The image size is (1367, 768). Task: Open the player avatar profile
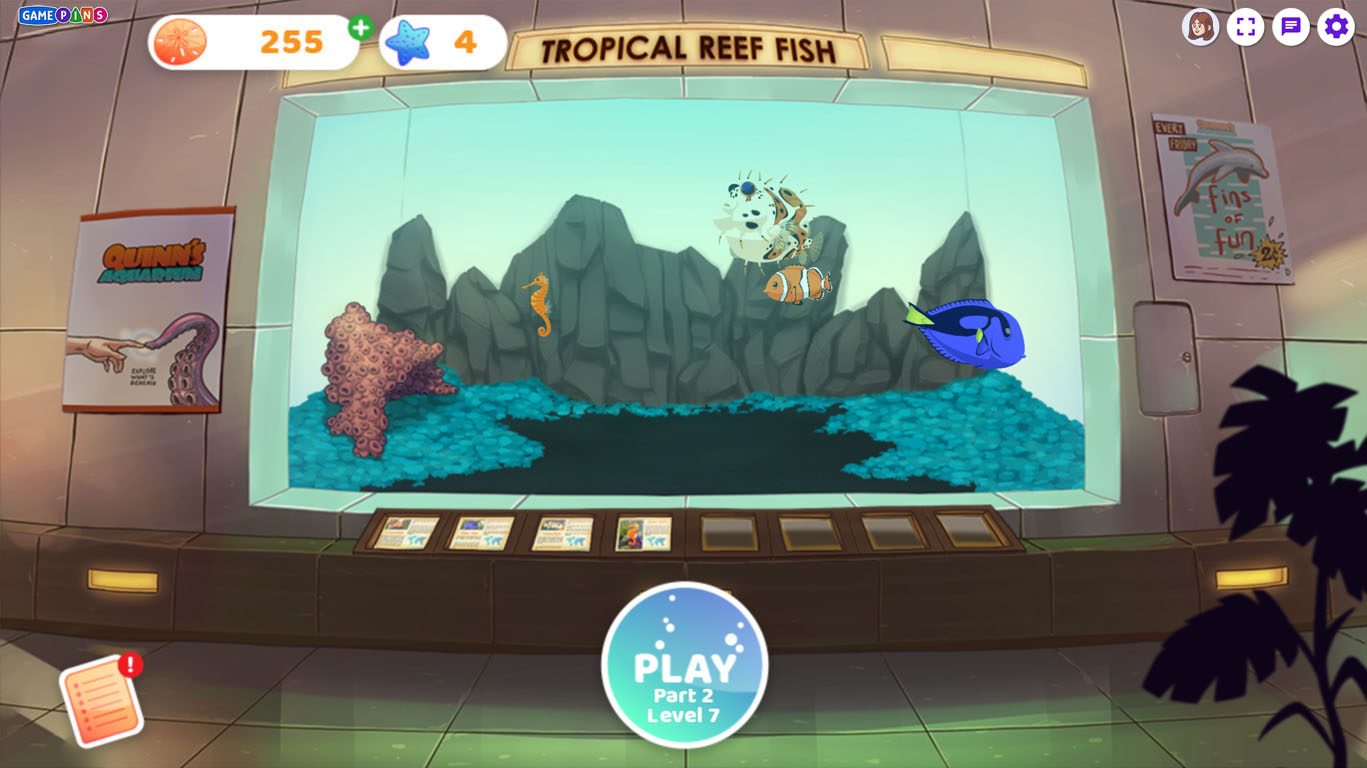click(1199, 27)
